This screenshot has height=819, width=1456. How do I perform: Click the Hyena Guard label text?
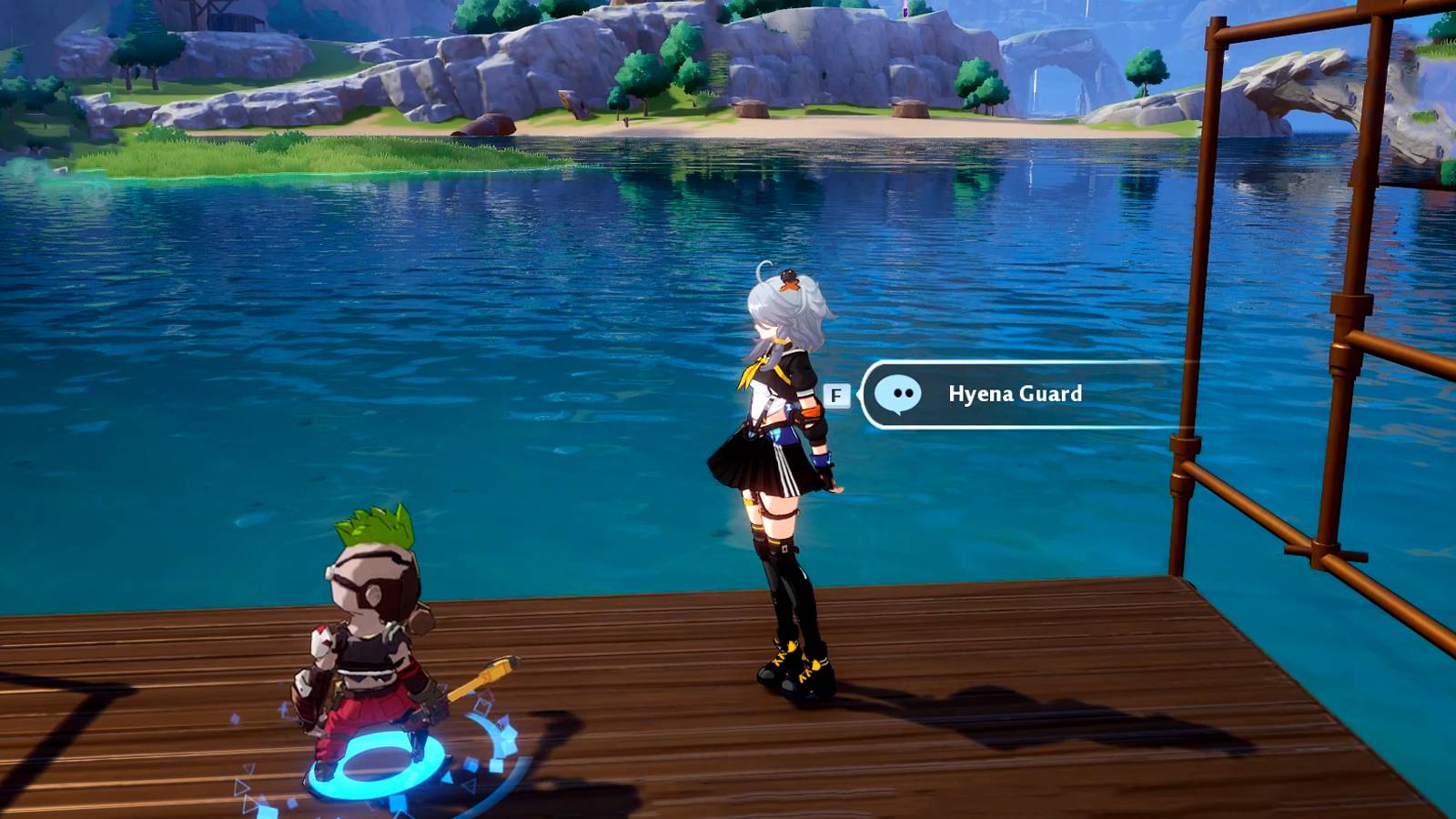(1012, 394)
